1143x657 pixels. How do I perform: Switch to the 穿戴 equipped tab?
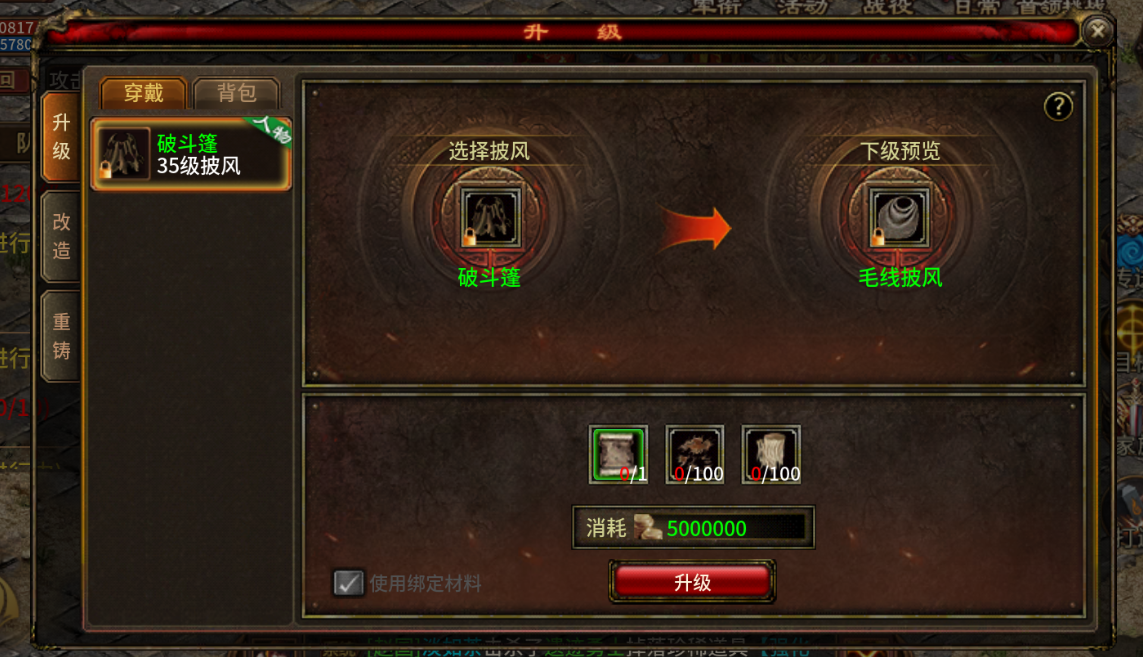tap(143, 93)
